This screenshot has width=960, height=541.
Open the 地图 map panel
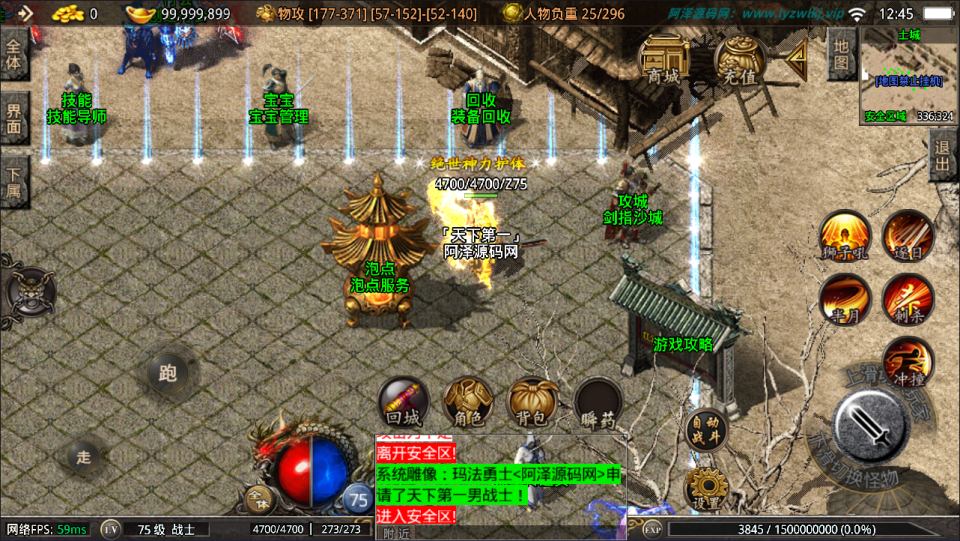[x=841, y=54]
